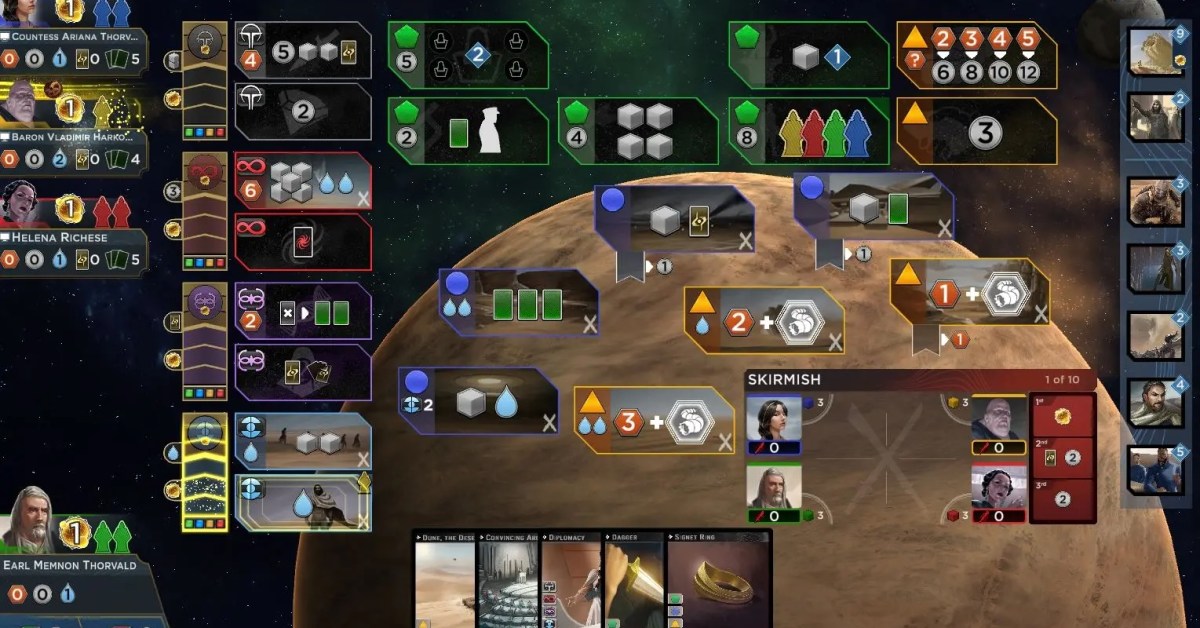Select the Spacing Guild foldspace card space

[x=303, y=241]
